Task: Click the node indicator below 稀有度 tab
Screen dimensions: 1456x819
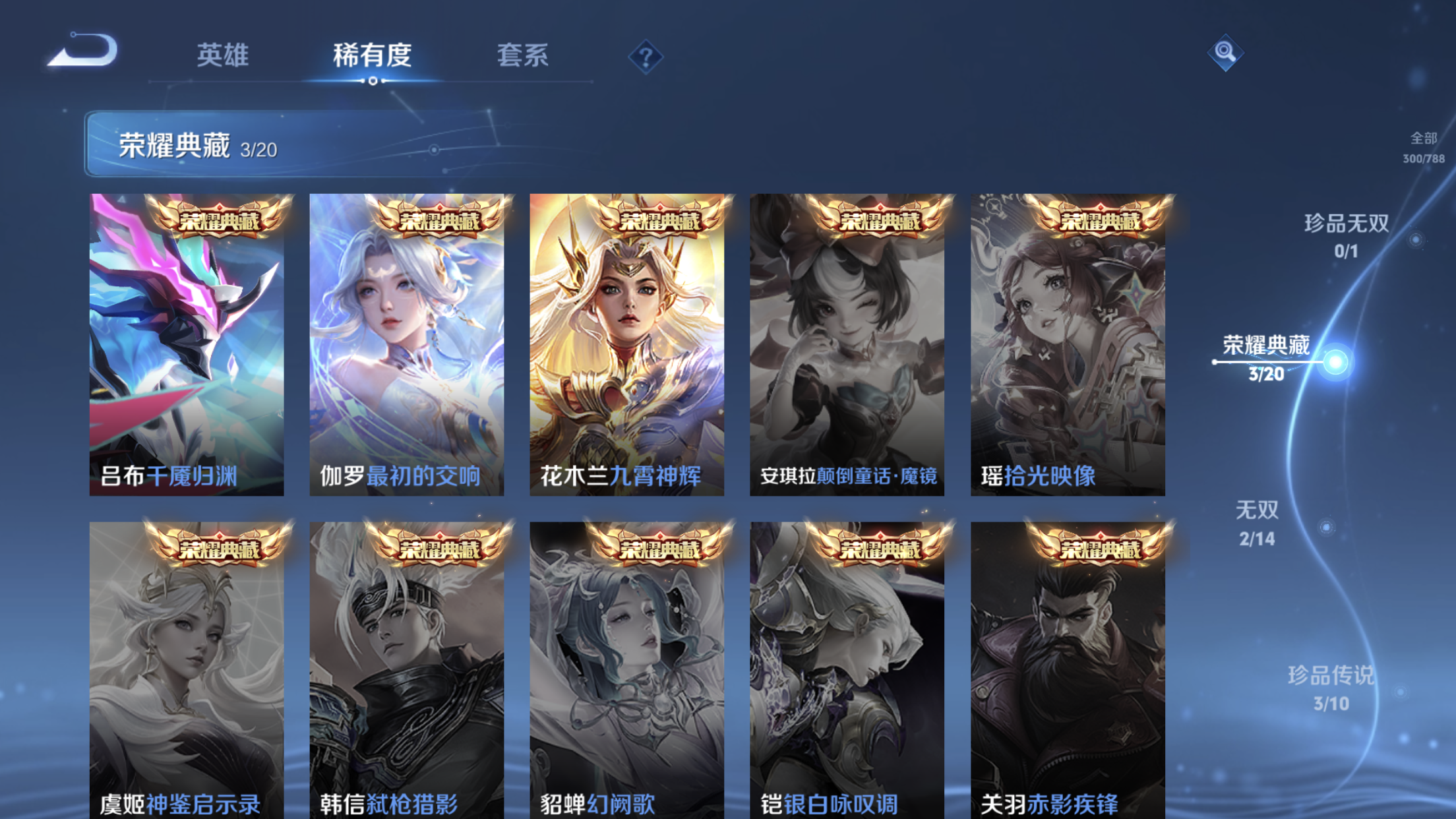Action: tap(373, 81)
